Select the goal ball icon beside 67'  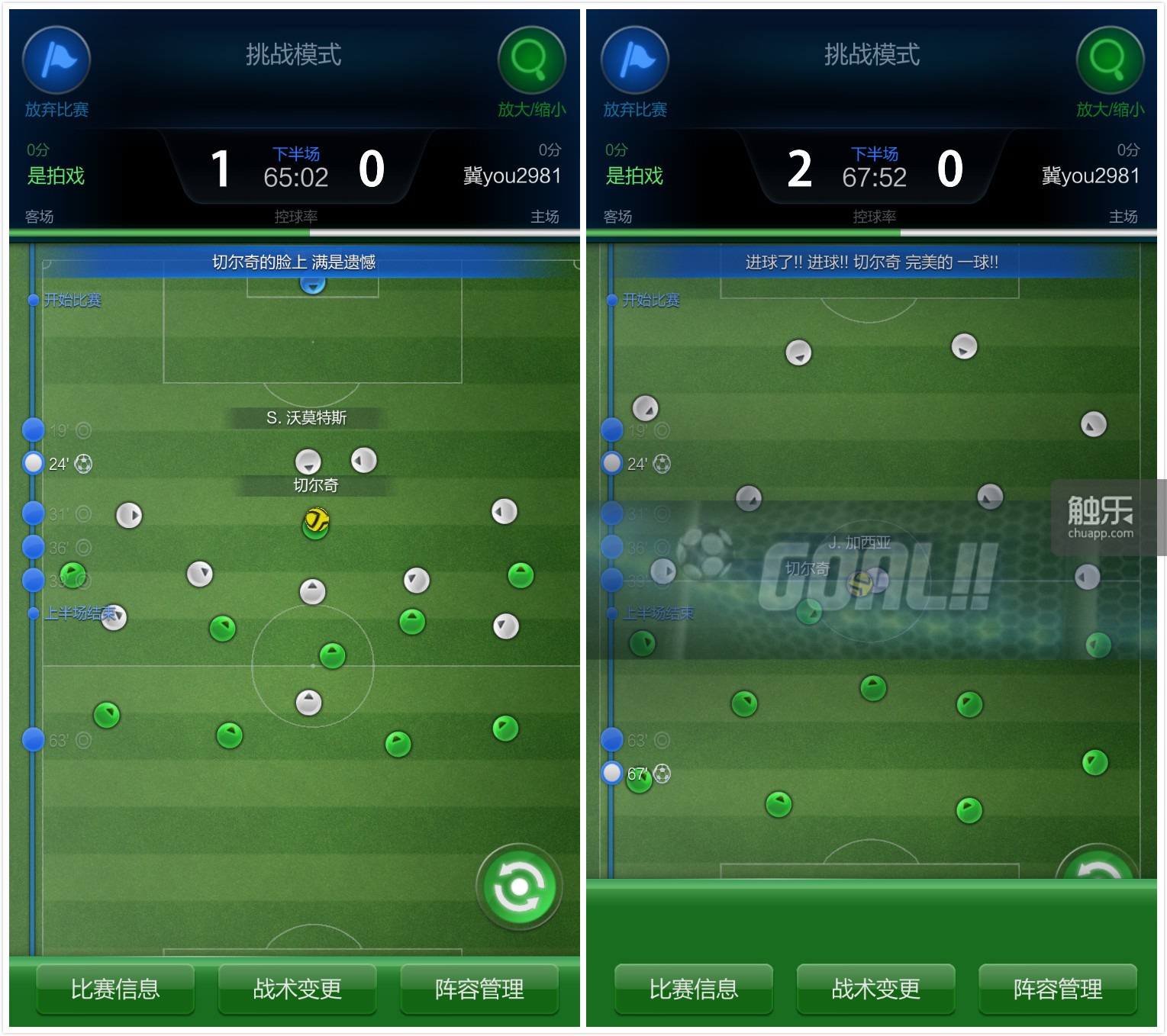point(661,774)
